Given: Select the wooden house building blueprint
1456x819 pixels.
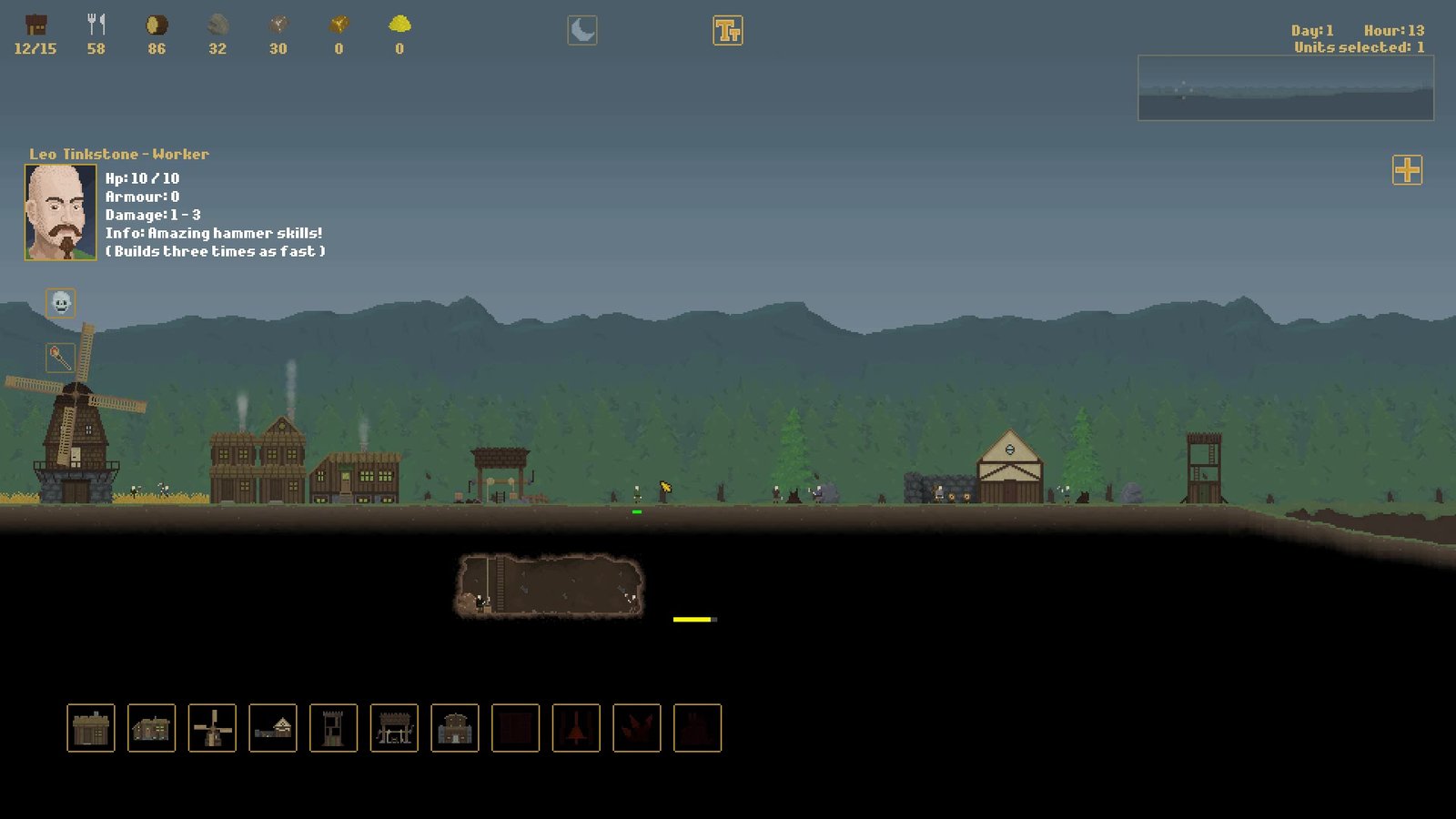Looking at the screenshot, I should point(88,728).
